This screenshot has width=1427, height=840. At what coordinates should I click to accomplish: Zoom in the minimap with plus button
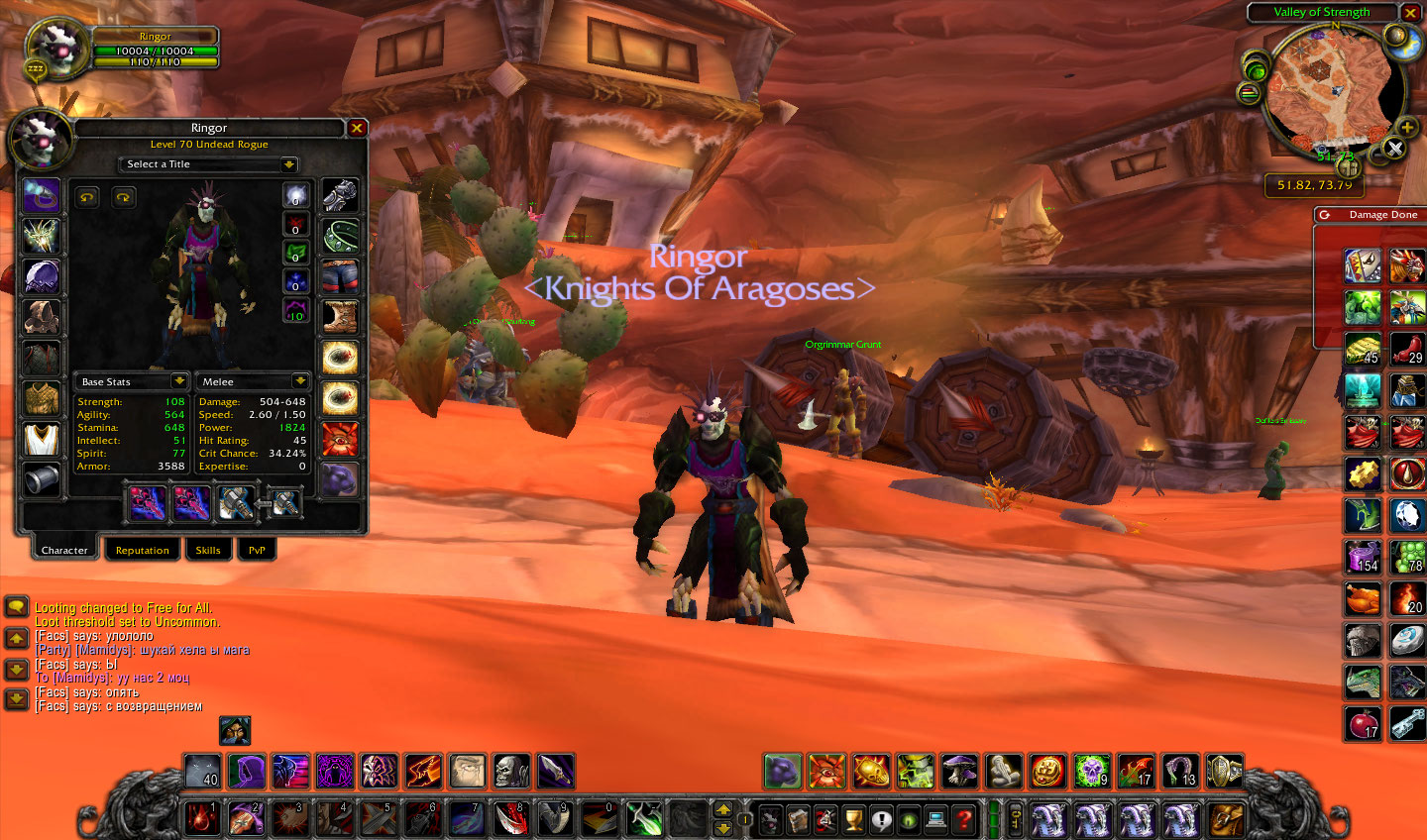point(1406,127)
